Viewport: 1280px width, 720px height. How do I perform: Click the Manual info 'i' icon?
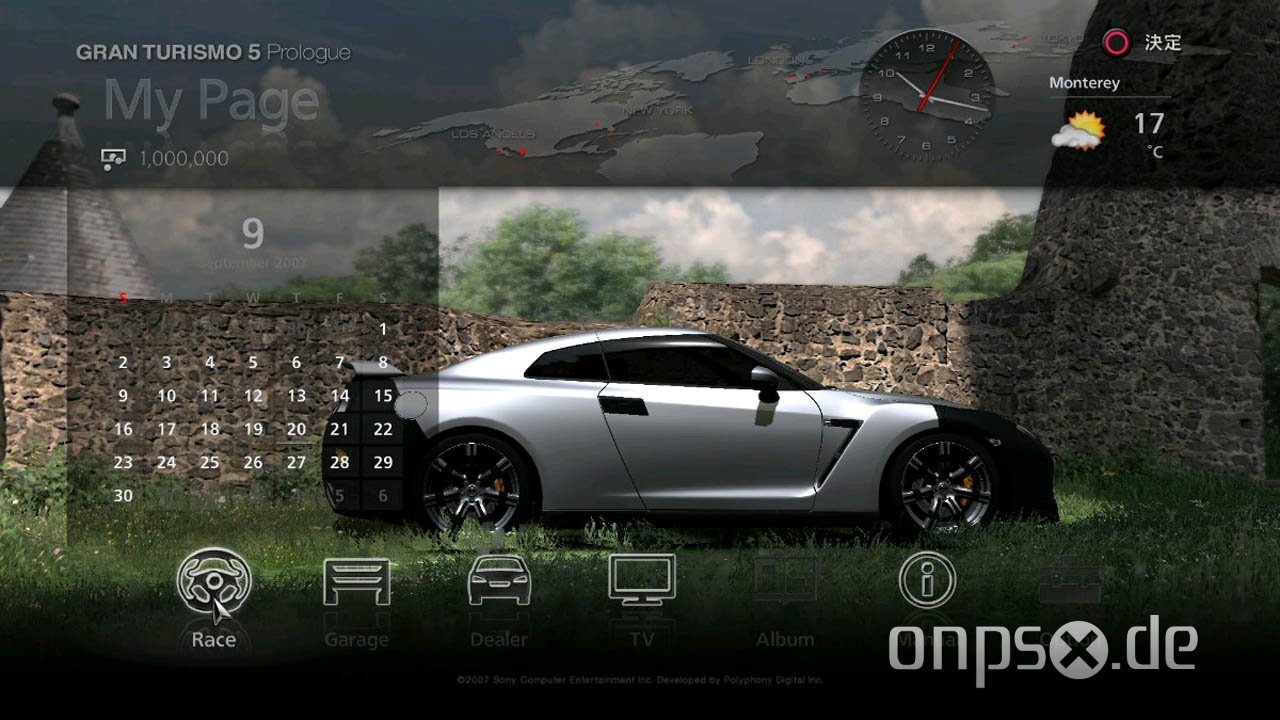927,578
